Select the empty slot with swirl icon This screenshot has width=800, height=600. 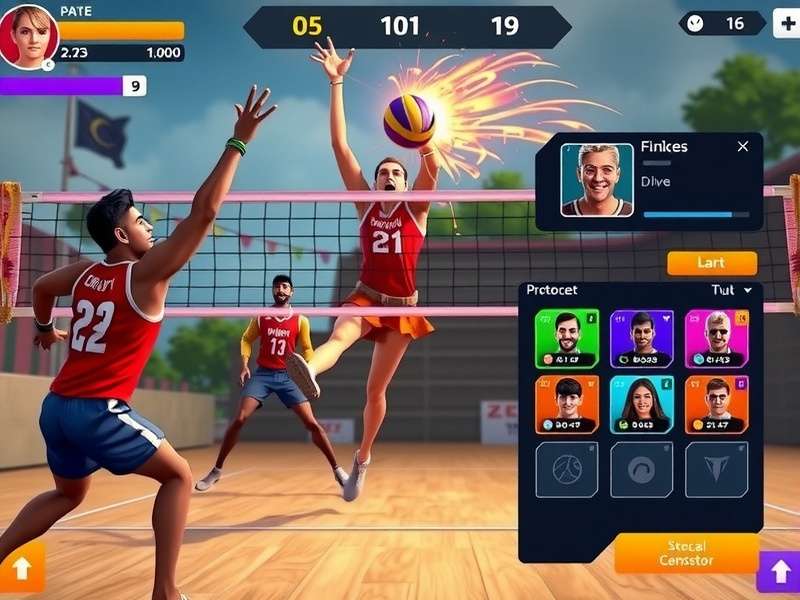(642, 469)
